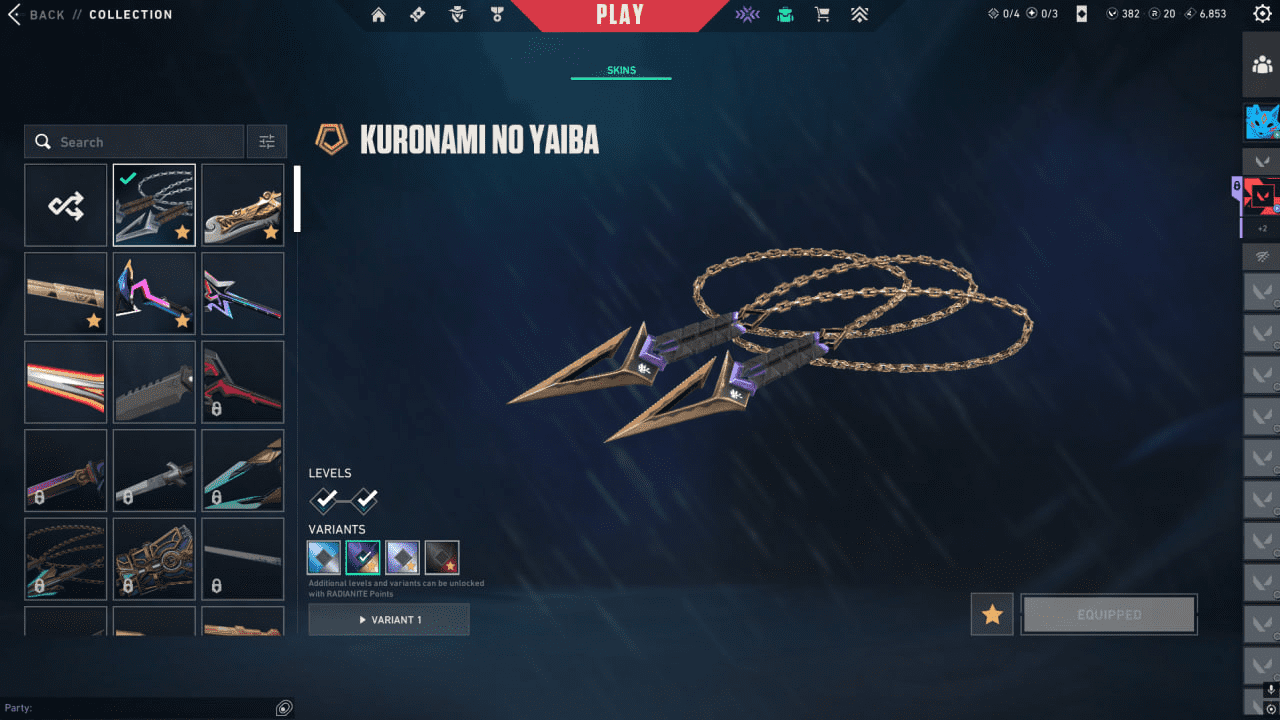This screenshot has width=1280, height=720.
Task: Expand the Variant 1 dropdown
Action: (389, 619)
